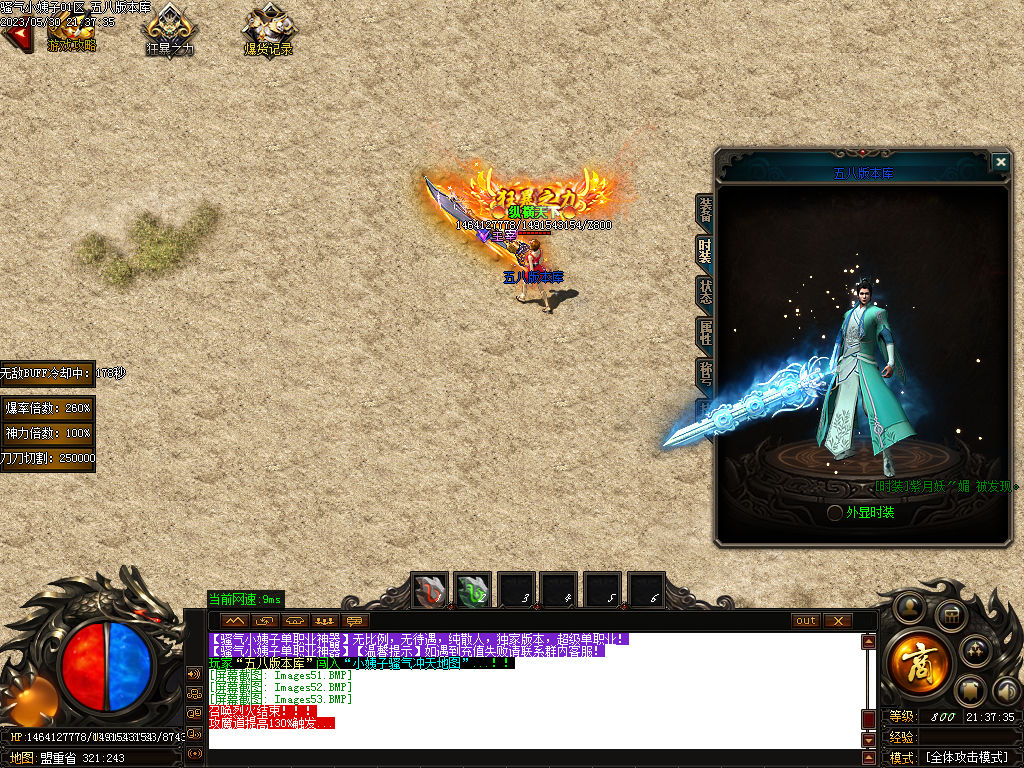This screenshot has width=1024, height=768.
Task: Click the sound speaker button beside the shop orb
Action: coord(1006,690)
